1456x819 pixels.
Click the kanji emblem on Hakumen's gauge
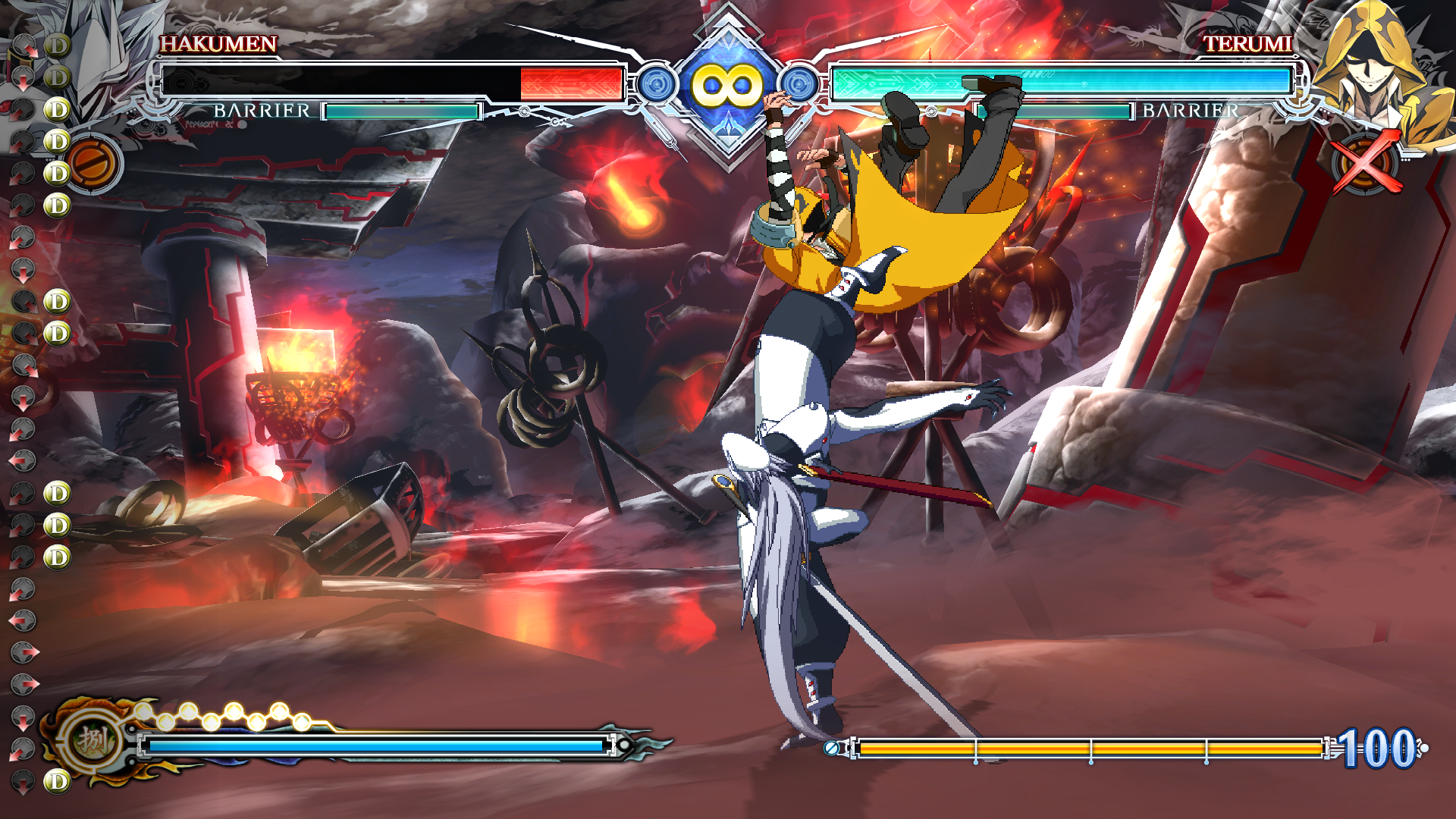coord(93,739)
